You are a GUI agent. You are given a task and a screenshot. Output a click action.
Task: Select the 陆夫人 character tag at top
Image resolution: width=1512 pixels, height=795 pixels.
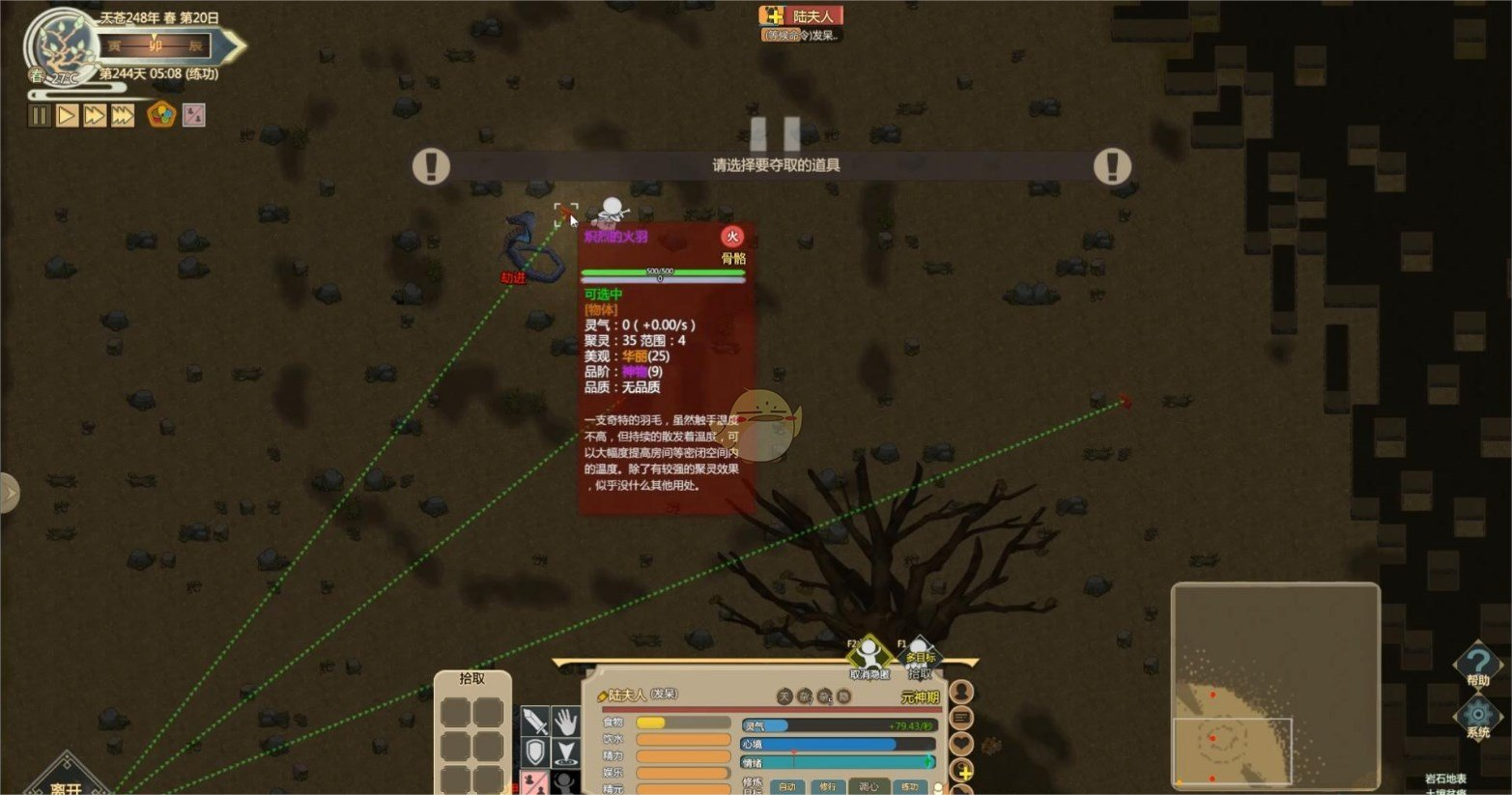pos(801,15)
